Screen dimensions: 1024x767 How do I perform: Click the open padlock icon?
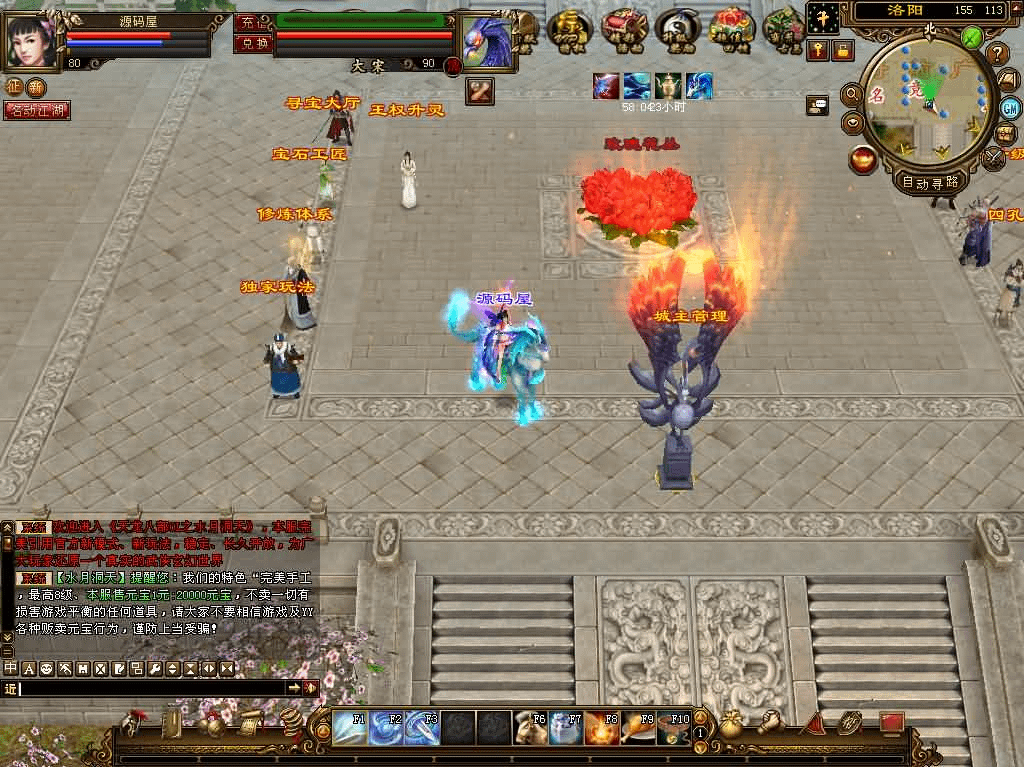[x=843, y=50]
